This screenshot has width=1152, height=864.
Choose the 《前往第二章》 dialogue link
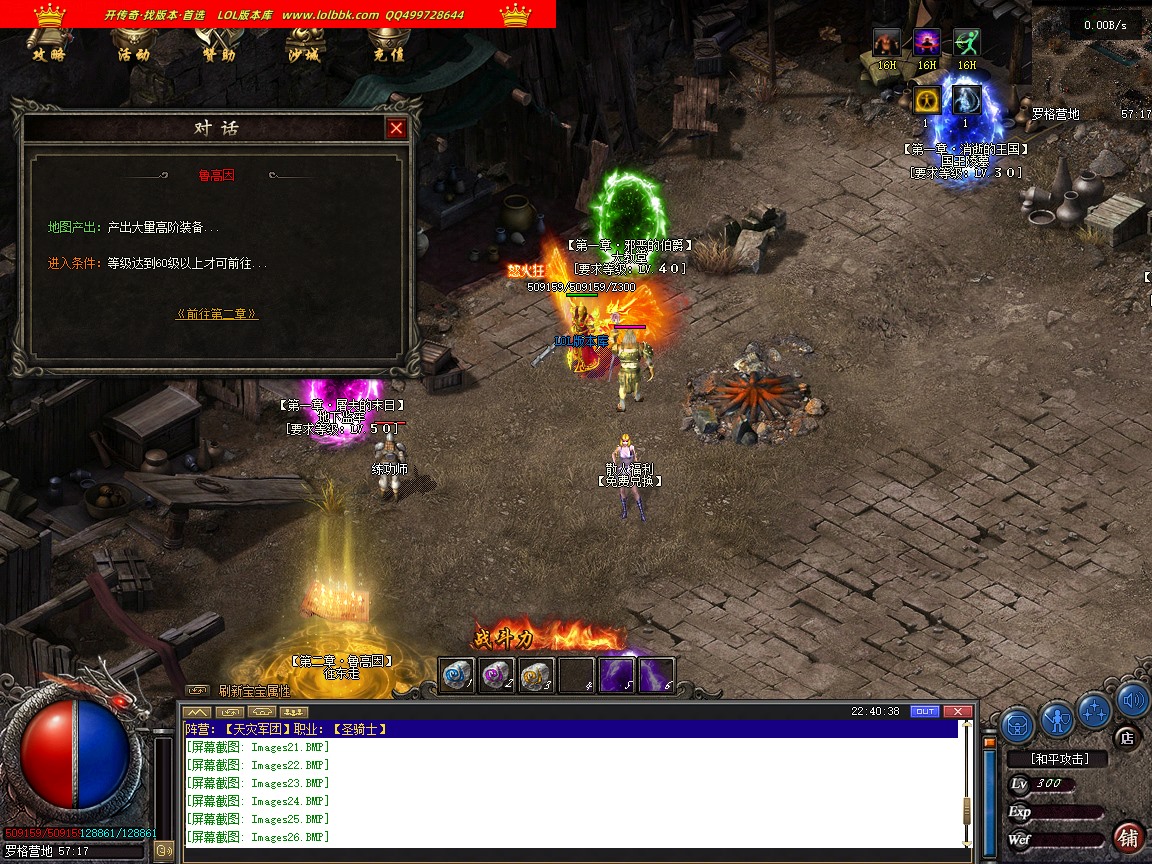217,314
